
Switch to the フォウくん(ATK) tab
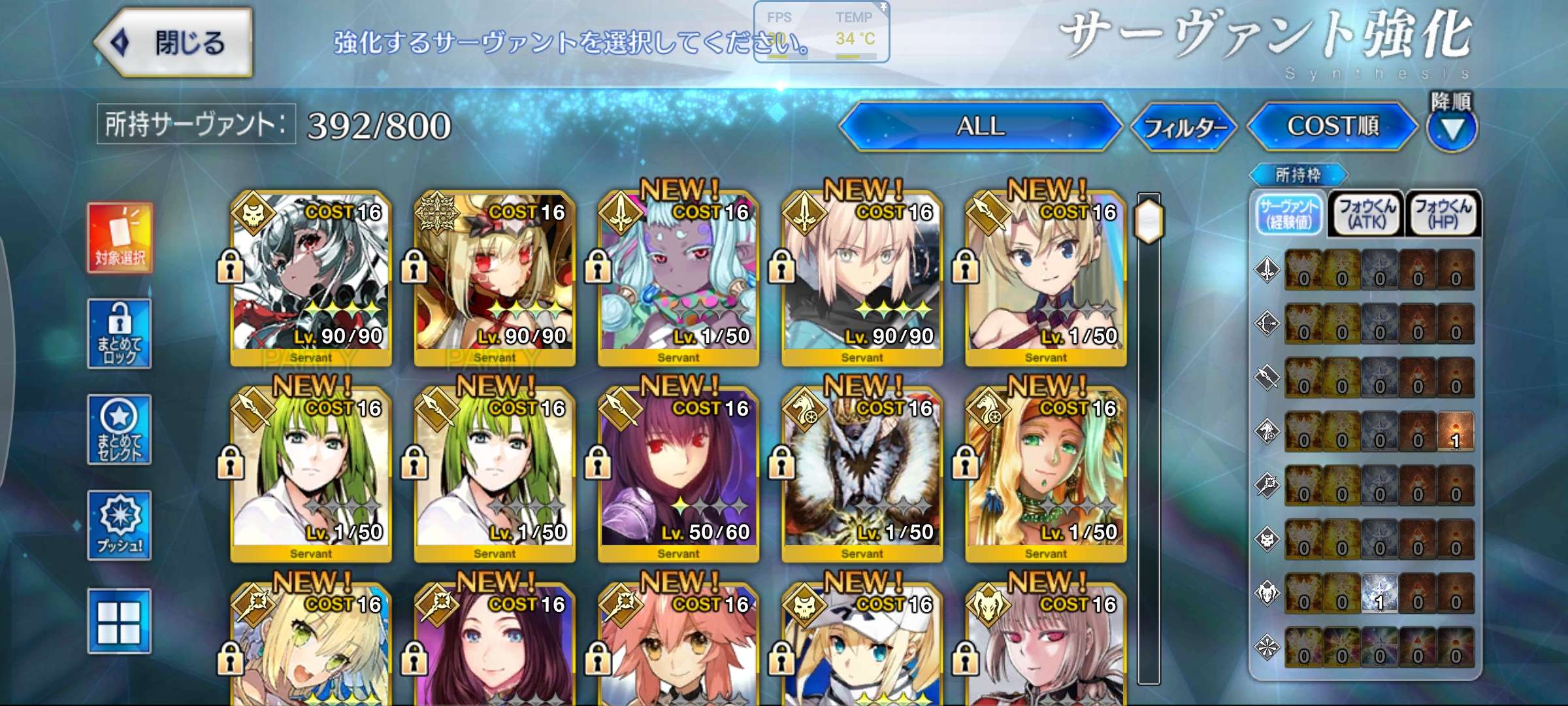tap(1366, 214)
